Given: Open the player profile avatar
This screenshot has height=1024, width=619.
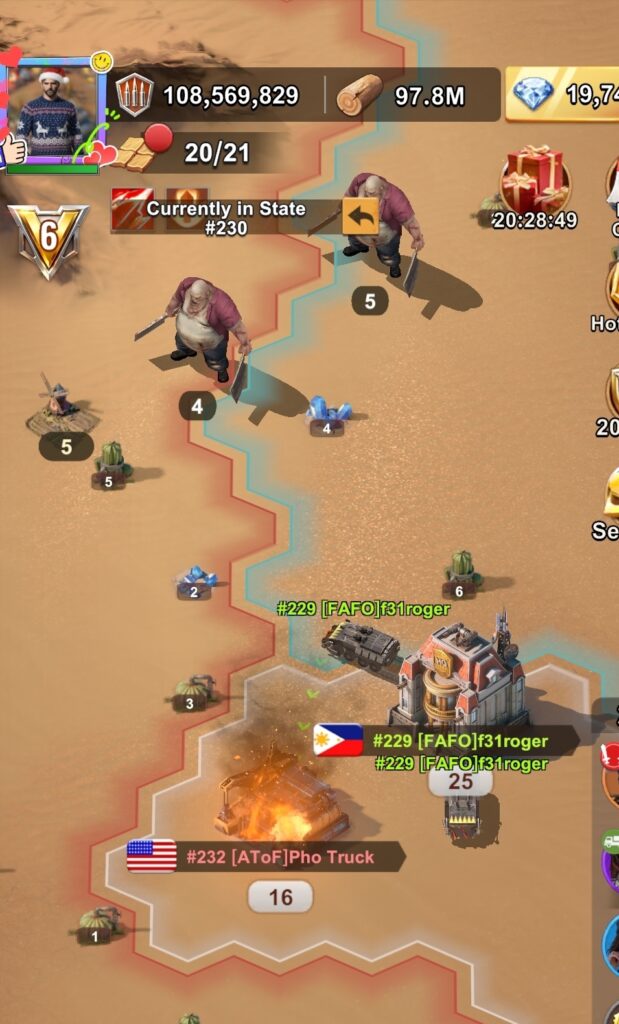Looking at the screenshot, I should point(56,112).
